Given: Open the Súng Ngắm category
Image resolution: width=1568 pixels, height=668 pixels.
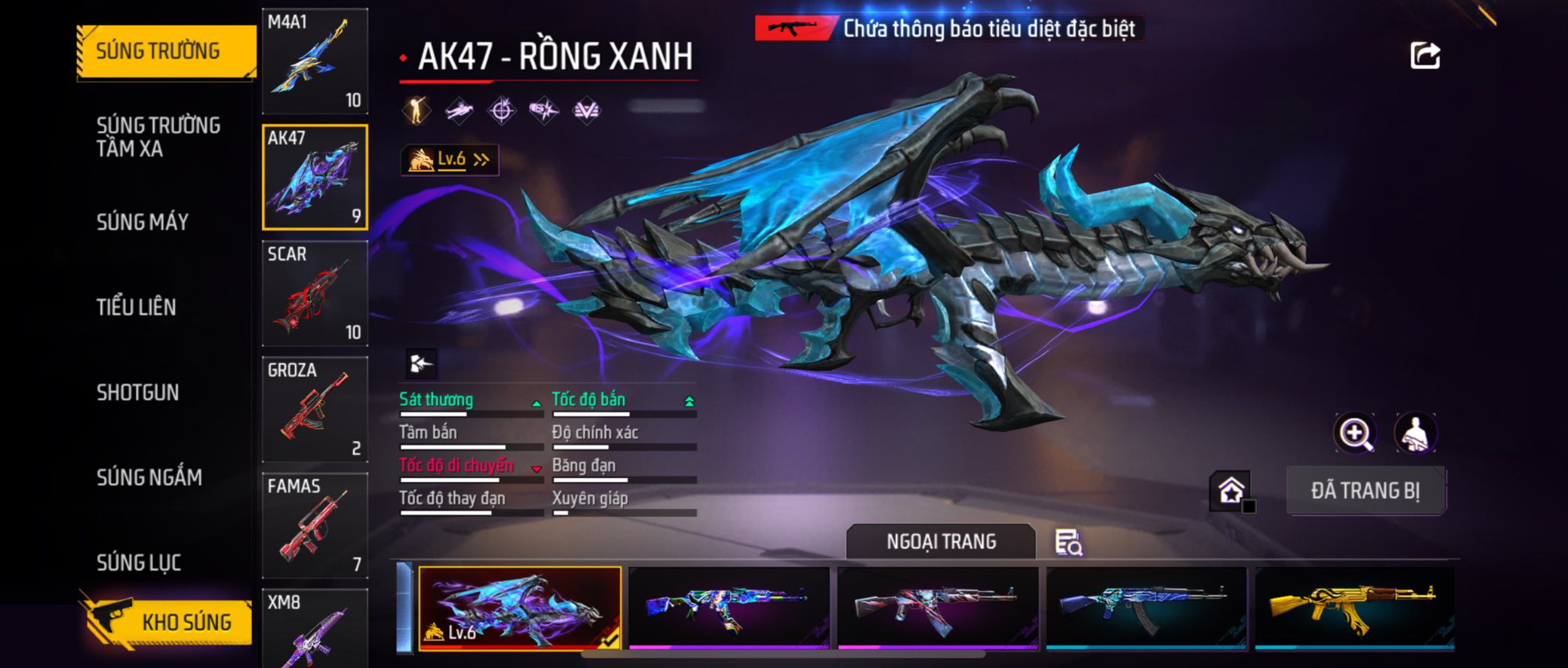Looking at the screenshot, I should coord(149,477).
